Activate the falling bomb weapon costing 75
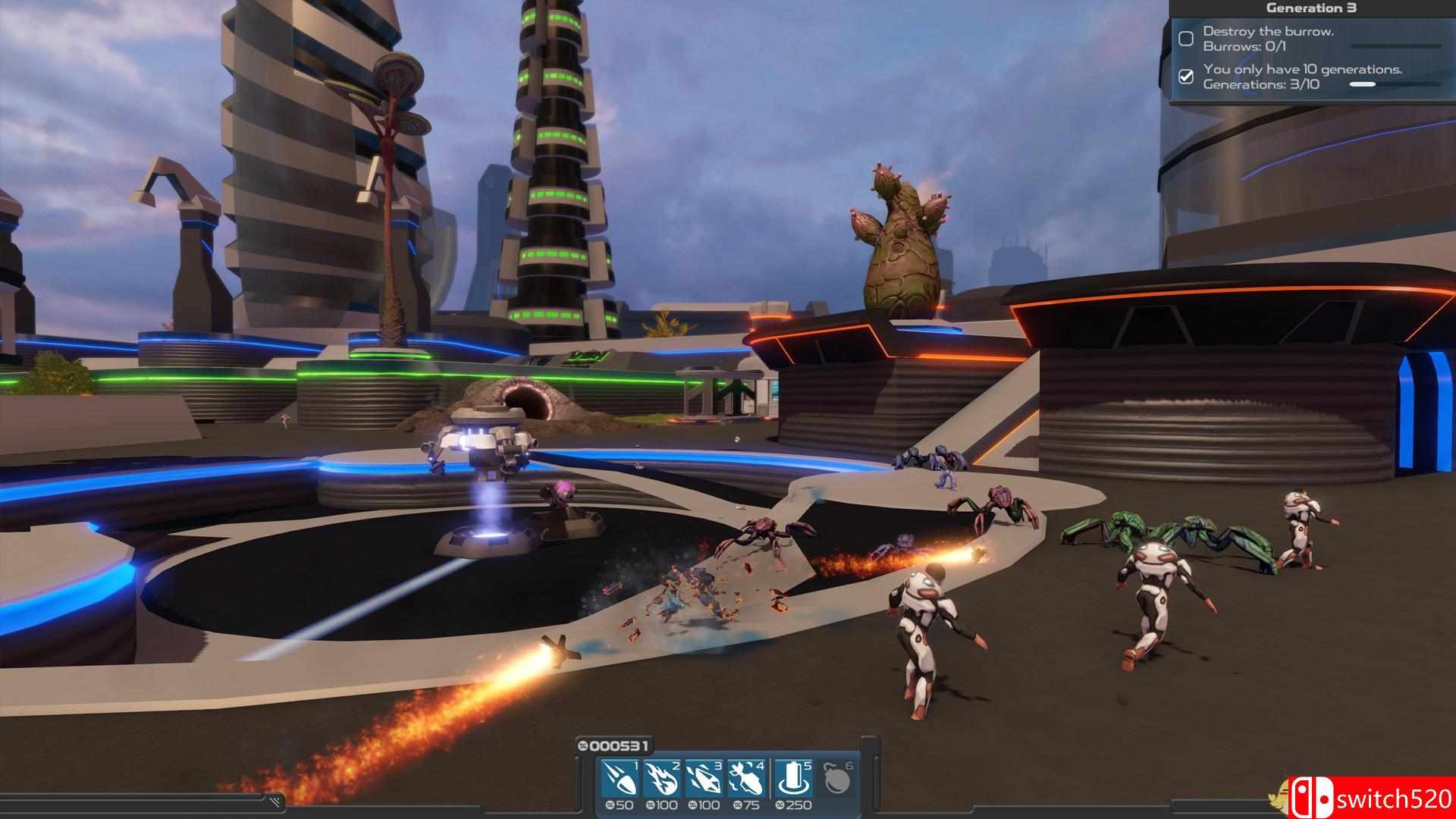1456x819 pixels. click(746, 779)
